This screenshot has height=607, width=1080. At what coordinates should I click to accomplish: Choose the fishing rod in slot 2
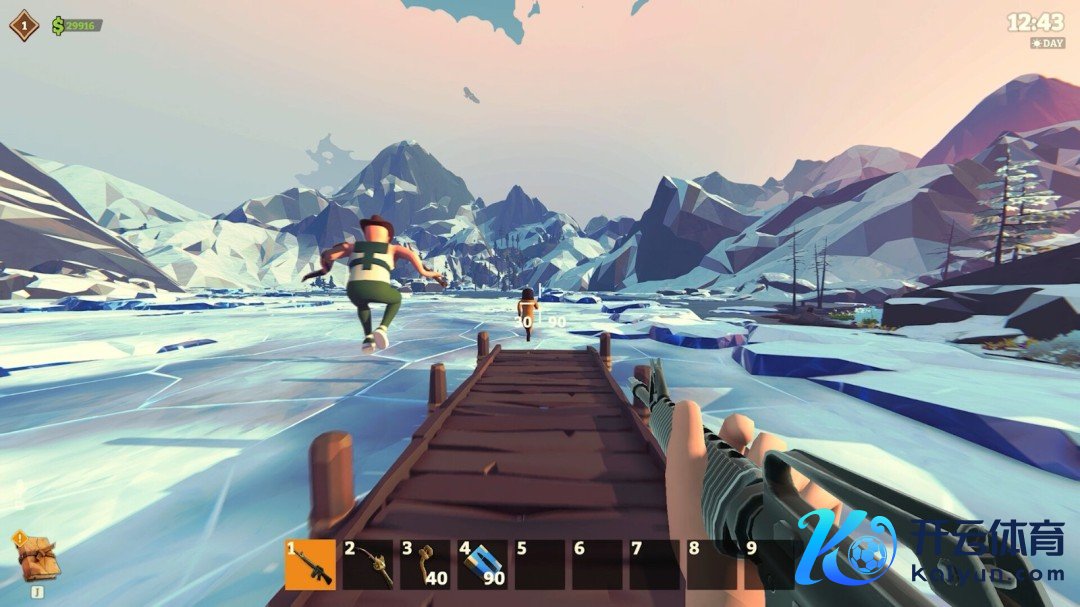(368, 565)
